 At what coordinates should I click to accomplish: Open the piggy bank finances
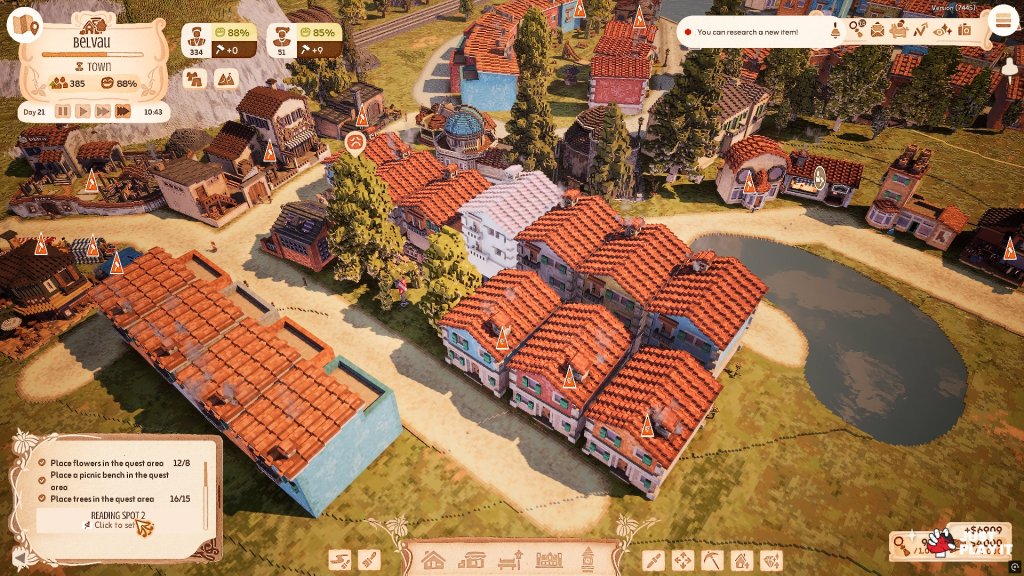(x=898, y=30)
